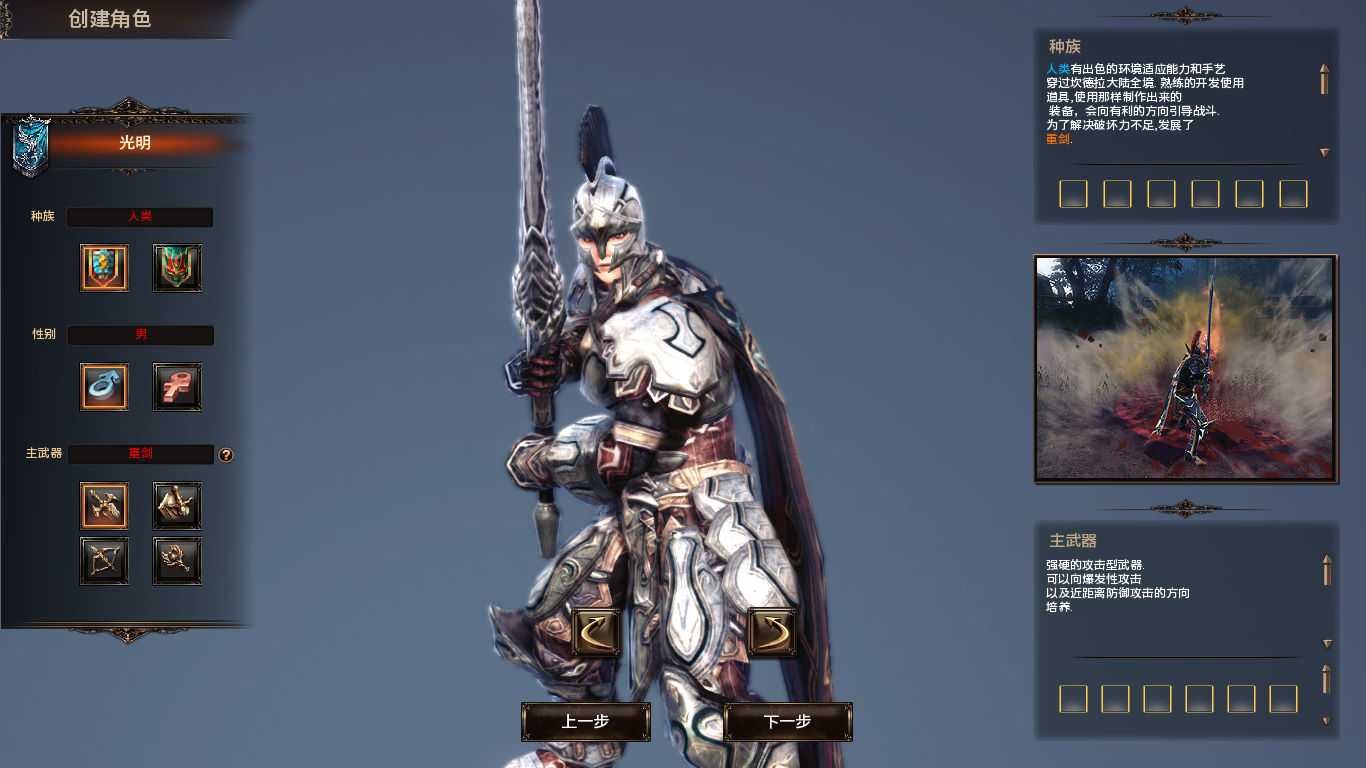Click the race description scroll-down arrow
The image size is (1366, 768).
point(1325,153)
